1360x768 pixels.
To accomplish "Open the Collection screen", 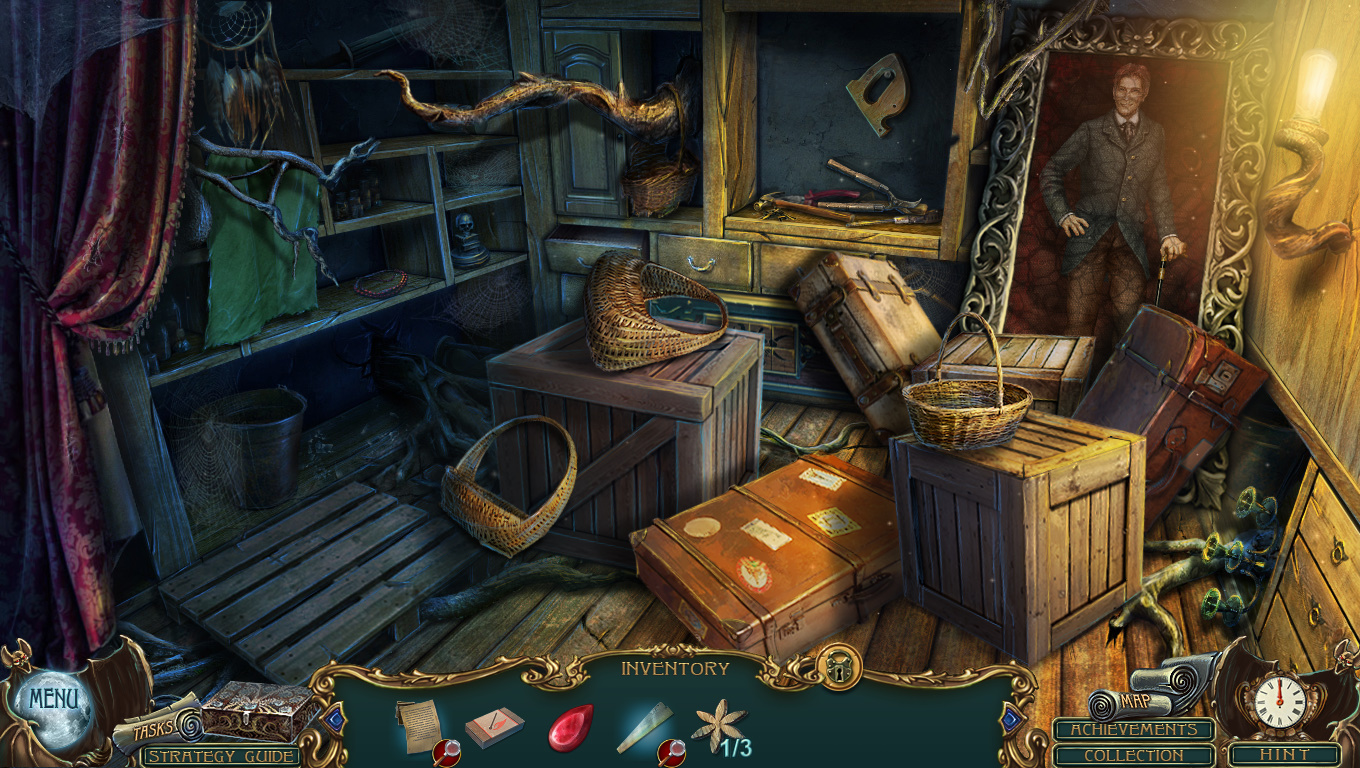I will click(x=1133, y=756).
